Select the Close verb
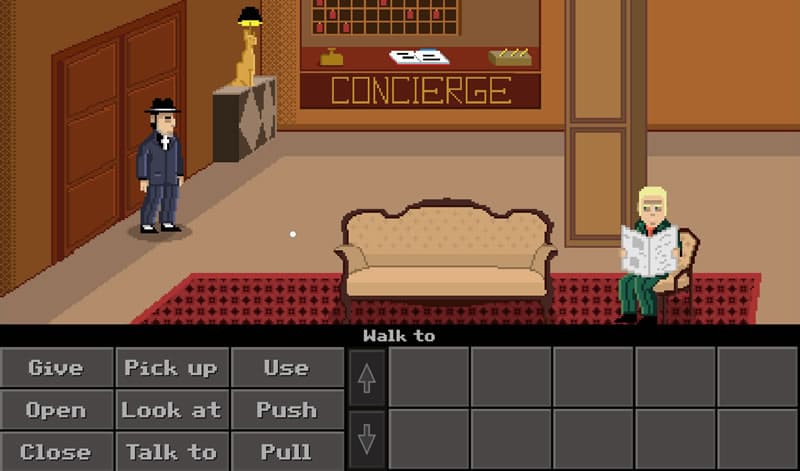 coord(56,451)
